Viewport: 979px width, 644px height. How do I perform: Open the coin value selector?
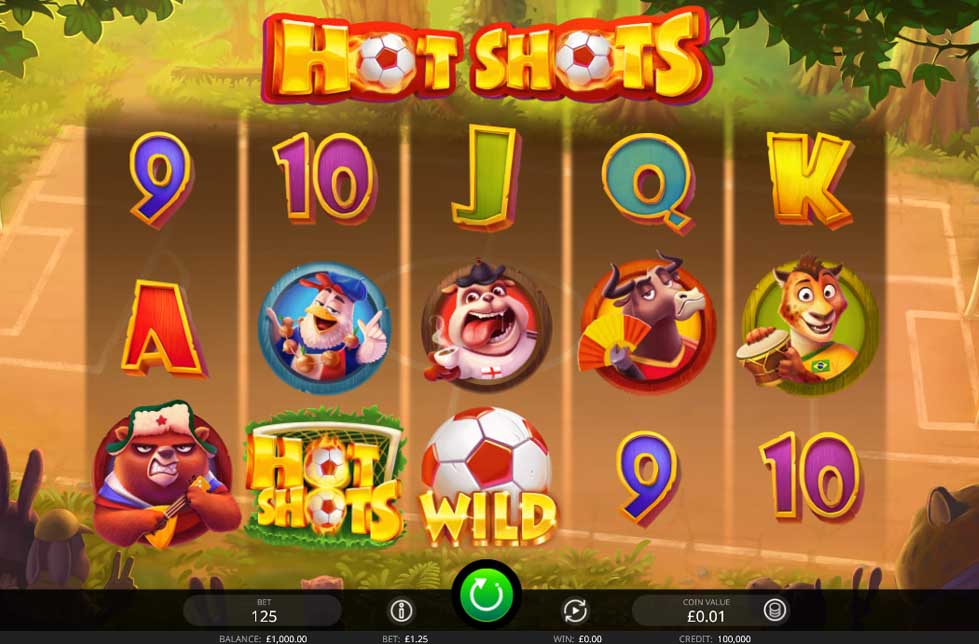click(x=774, y=610)
